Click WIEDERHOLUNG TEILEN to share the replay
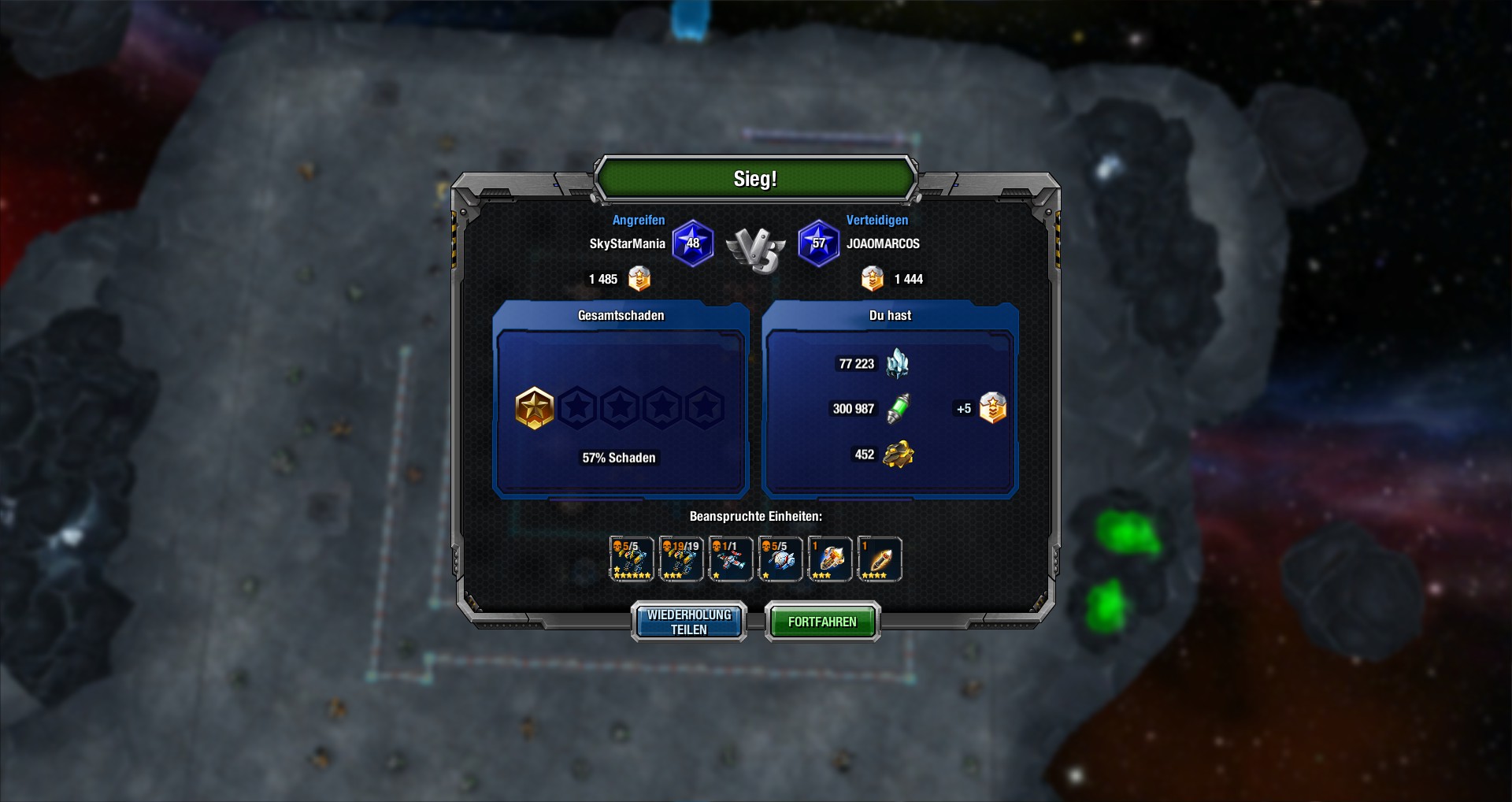The width and height of the screenshot is (1512, 802). [687, 622]
